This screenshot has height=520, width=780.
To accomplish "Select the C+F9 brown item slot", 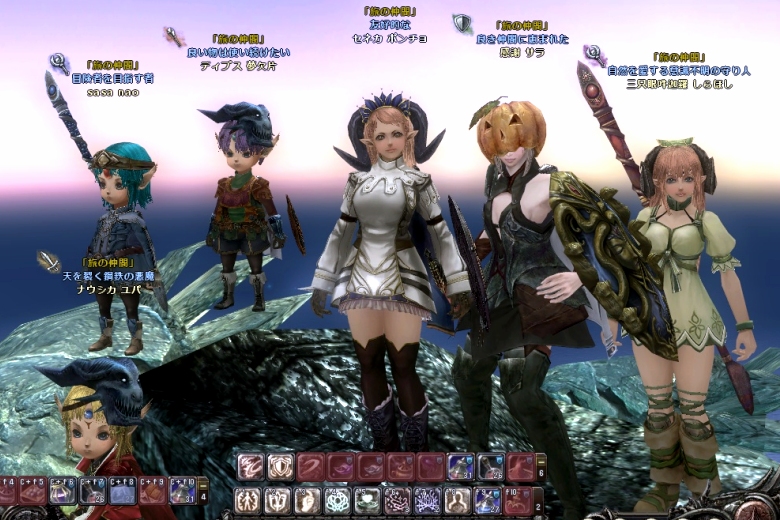I will (152, 491).
